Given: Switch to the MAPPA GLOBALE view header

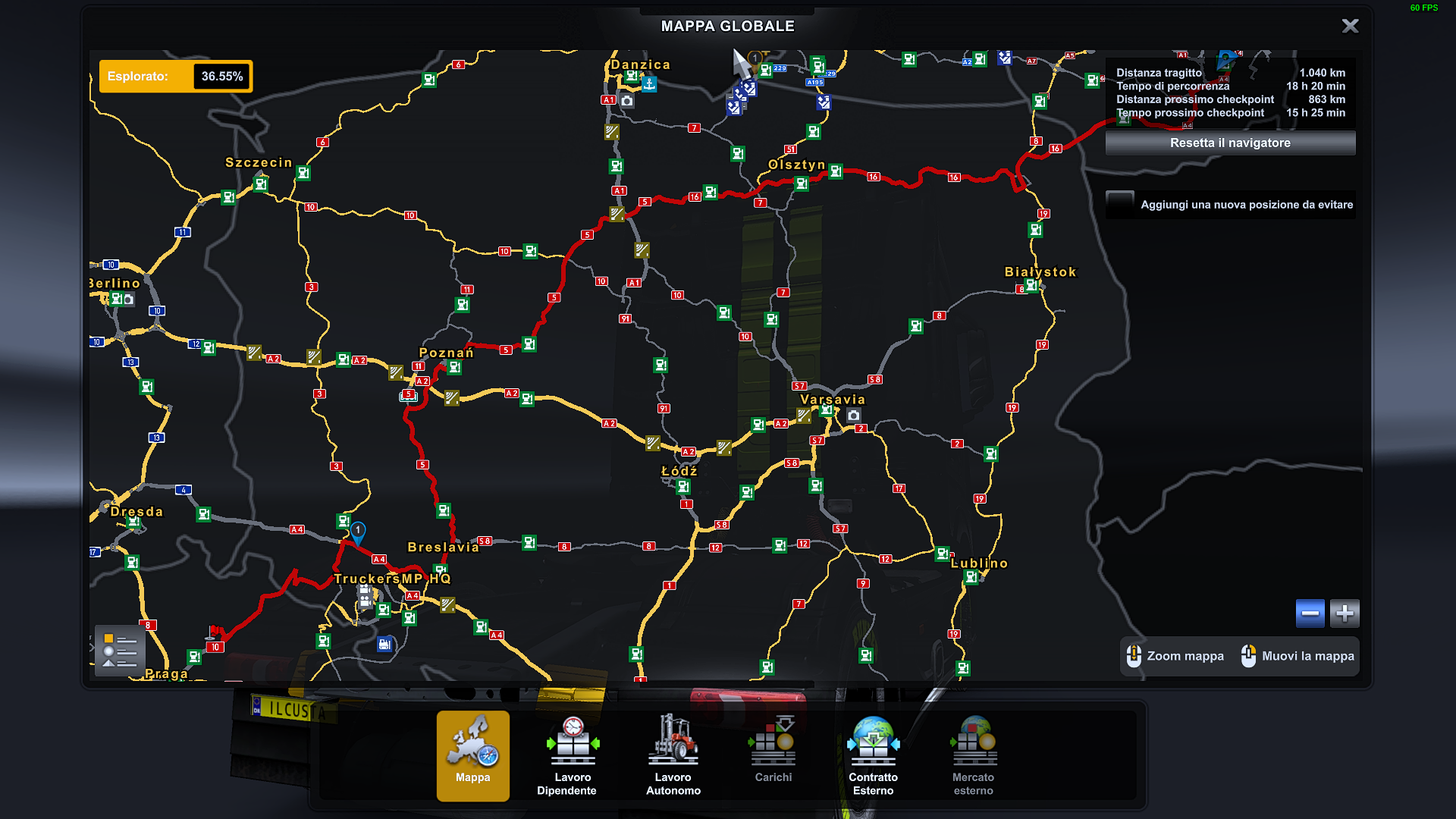Looking at the screenshot, I should [727, 25].
